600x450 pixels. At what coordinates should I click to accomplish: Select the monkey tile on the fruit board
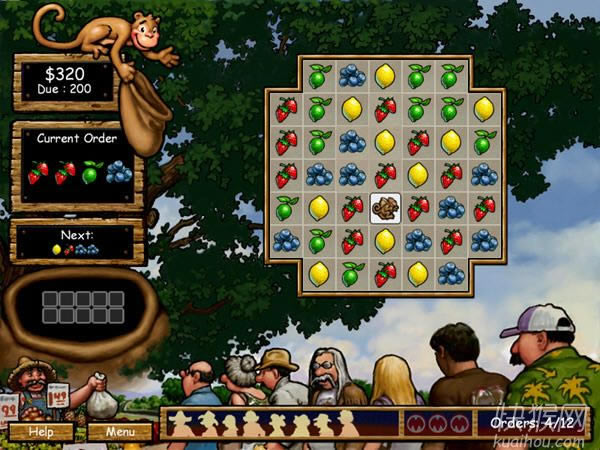385,208
